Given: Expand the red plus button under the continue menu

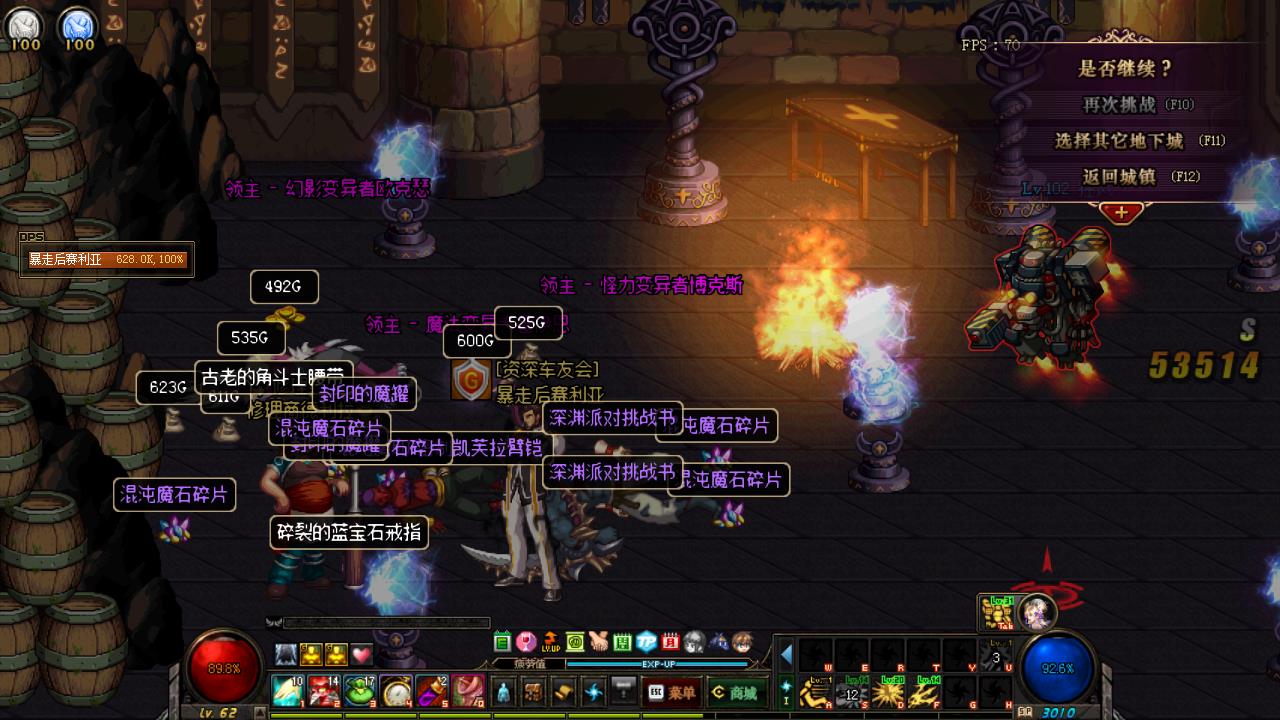Looking at the screenshot, I should click(1121, 212).
